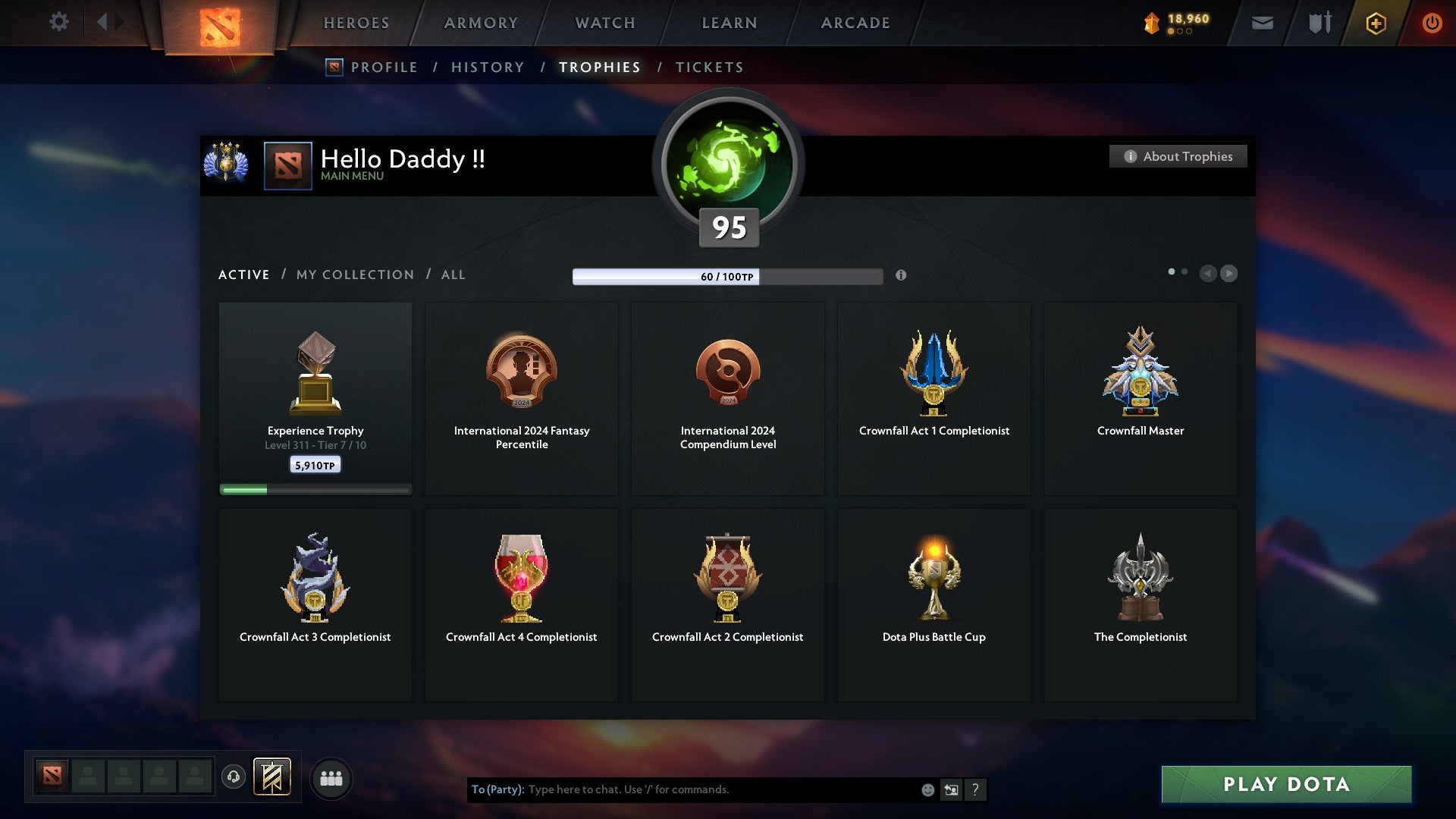Click the gold plus Dota Plus icon

(1375, 23)
